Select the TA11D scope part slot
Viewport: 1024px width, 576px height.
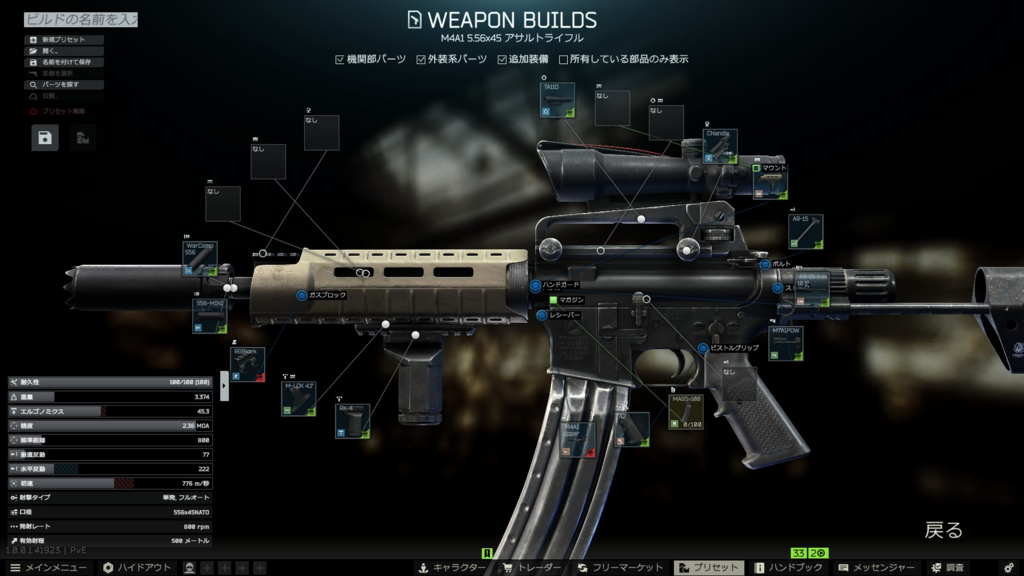(x=557, y=101)
